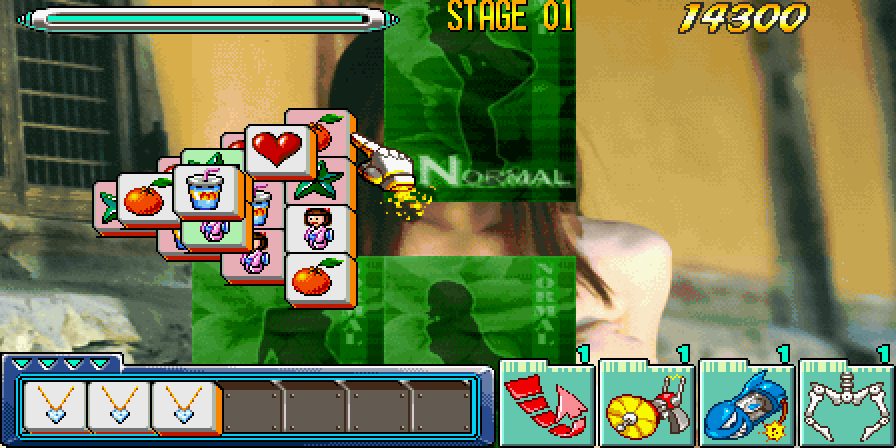Activate the mechanical claw item

click(846, 405)
